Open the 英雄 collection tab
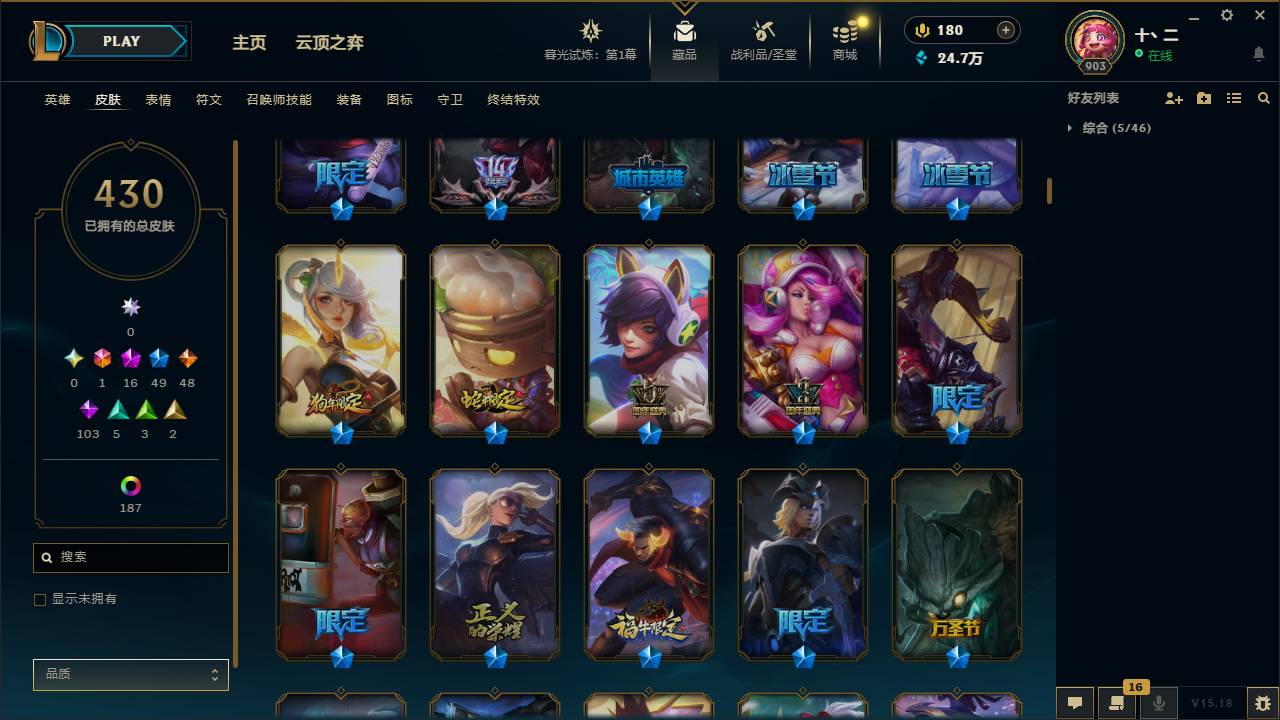The width and height of the screenshot is (1280, 720). pyautogui.click(x=56, y=100)
